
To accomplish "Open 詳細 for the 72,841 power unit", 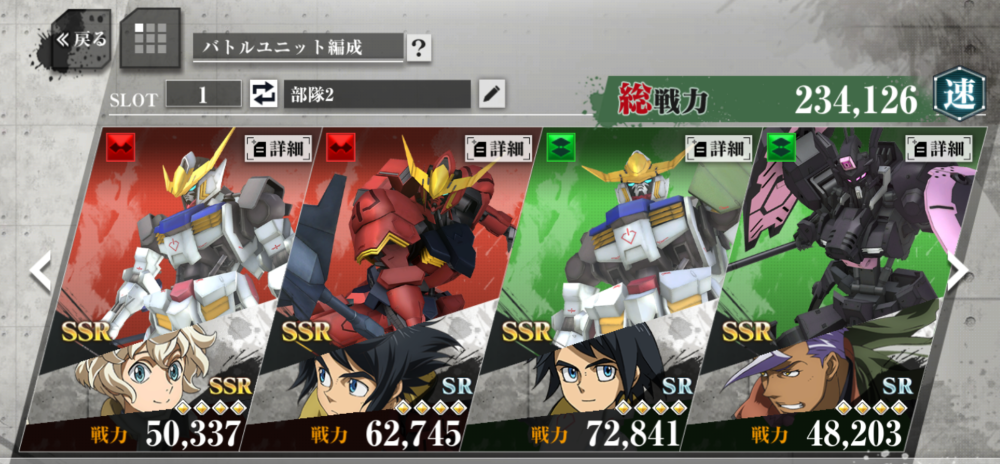I will pyautogui.click(x=719, y=148).
